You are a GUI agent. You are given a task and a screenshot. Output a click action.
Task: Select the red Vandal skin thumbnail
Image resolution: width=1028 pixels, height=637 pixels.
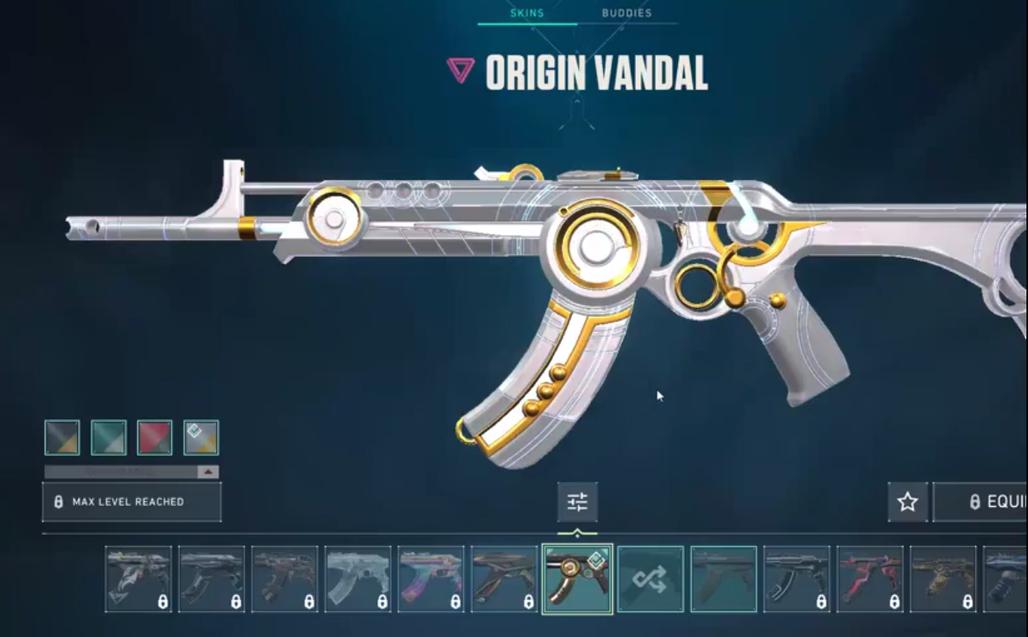(x=870, y=579)
